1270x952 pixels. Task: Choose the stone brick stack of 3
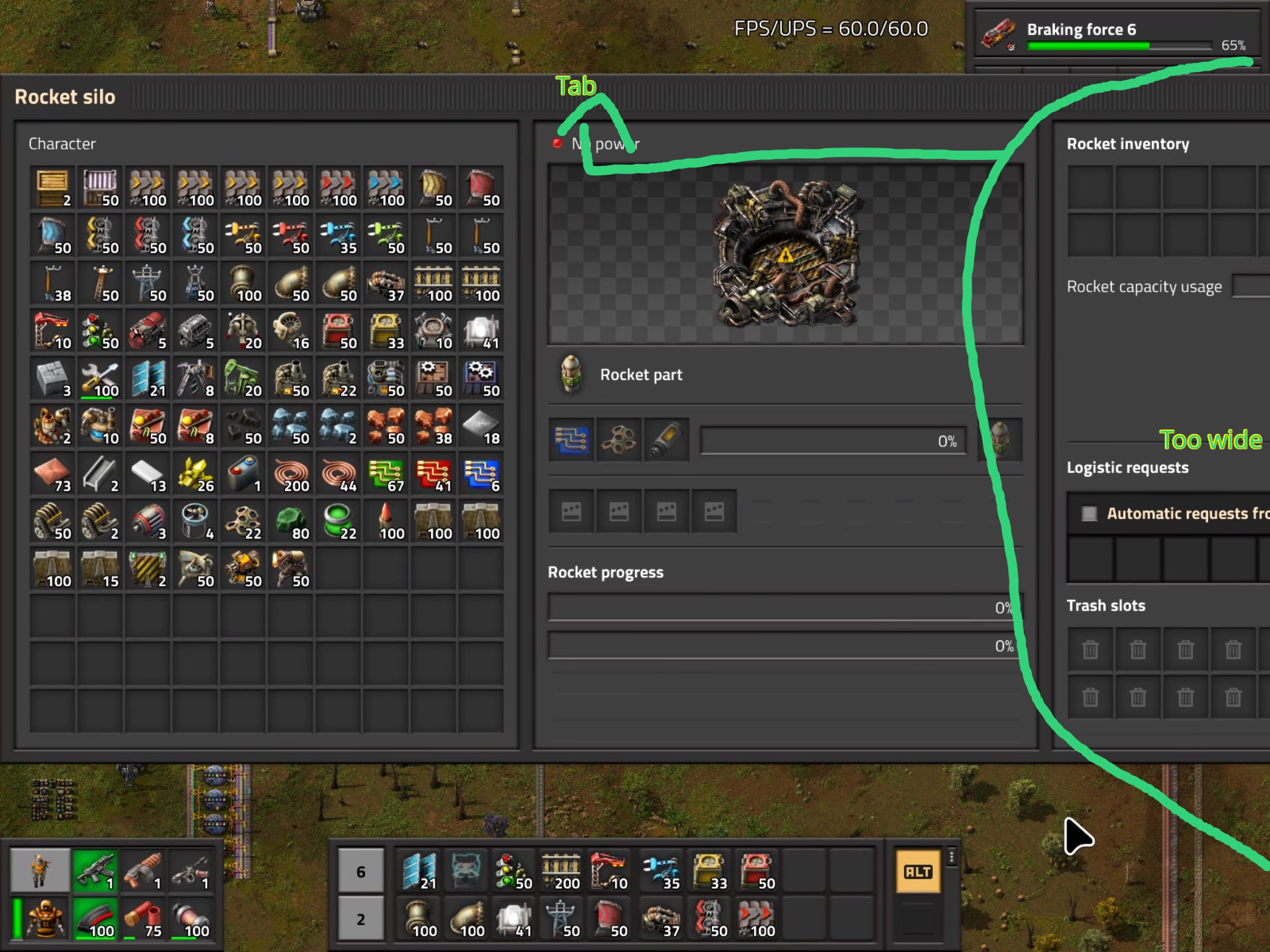click(53, 378)
